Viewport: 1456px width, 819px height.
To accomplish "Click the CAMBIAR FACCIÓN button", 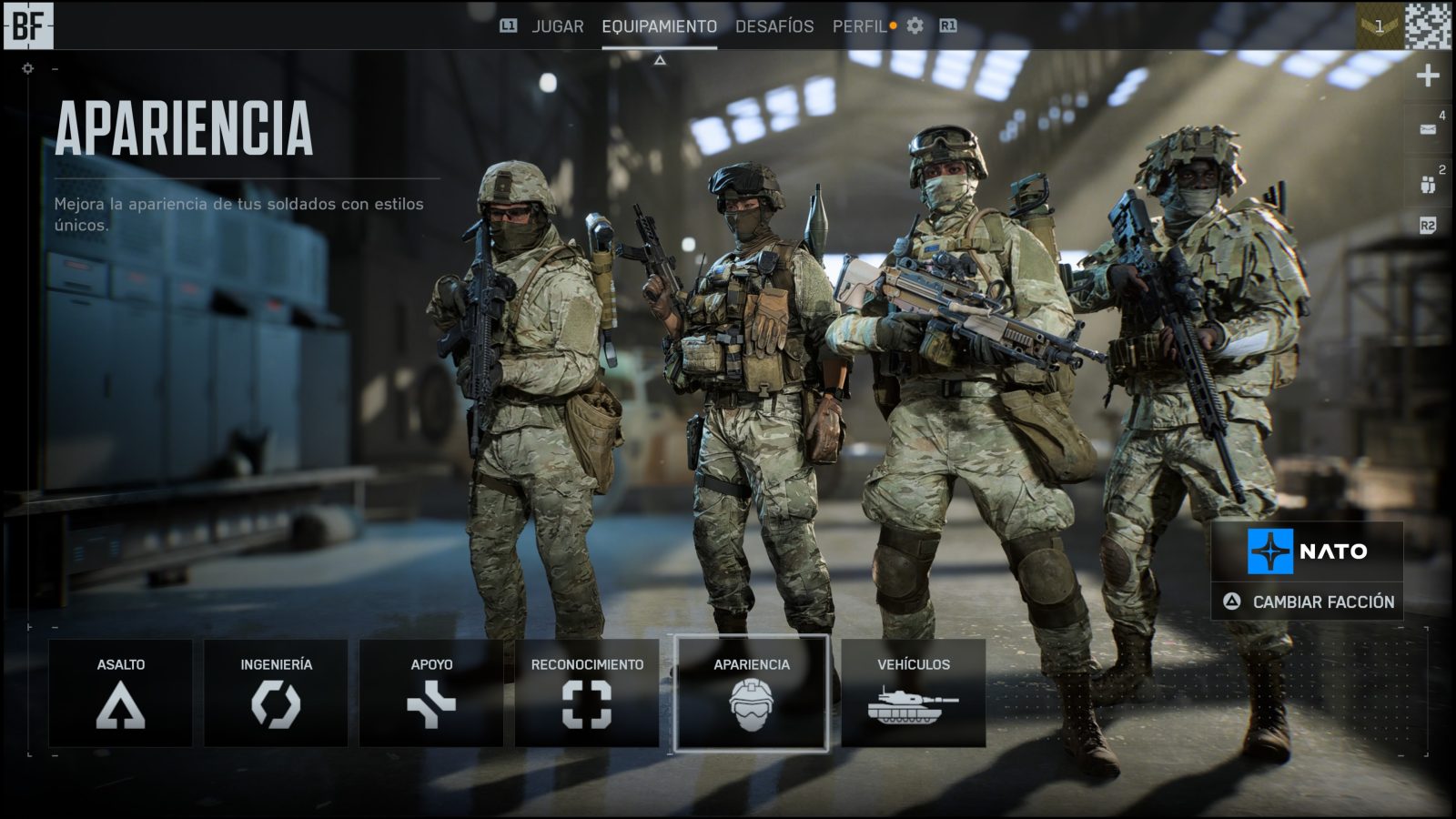I will click(x=1308, y=602).
